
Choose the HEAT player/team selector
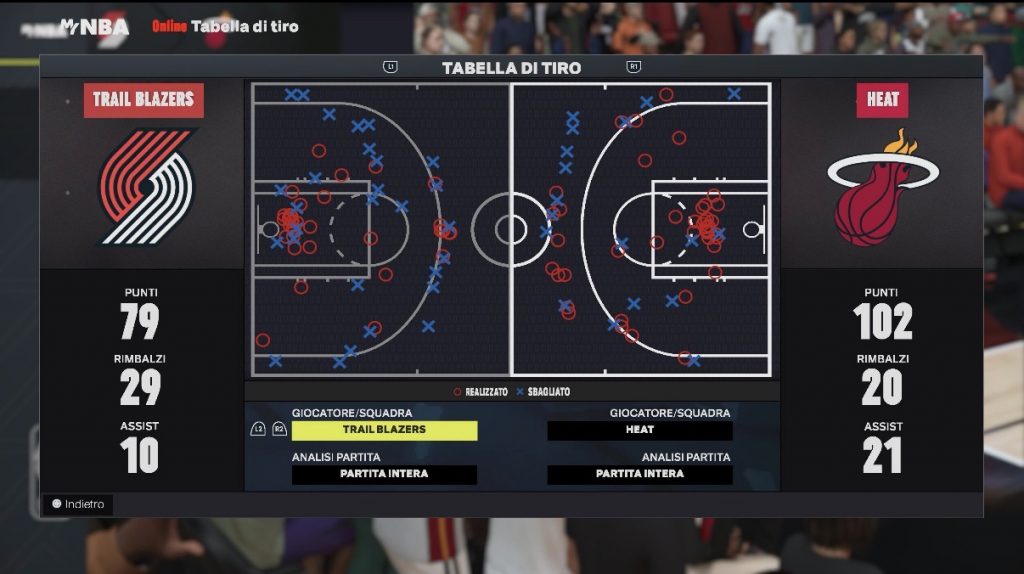[639, 430]
